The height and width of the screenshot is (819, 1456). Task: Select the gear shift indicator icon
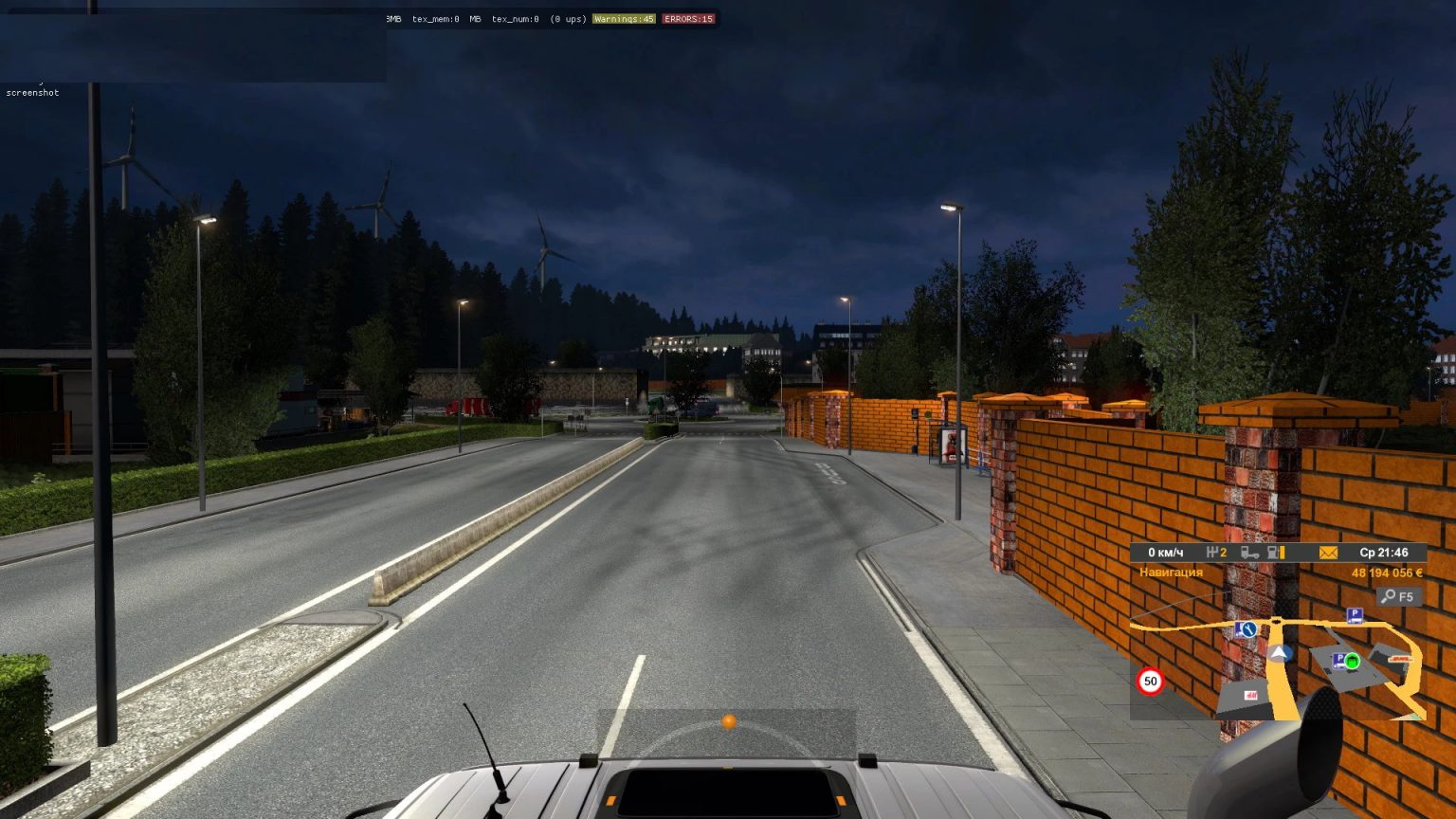pos(1216,553)
